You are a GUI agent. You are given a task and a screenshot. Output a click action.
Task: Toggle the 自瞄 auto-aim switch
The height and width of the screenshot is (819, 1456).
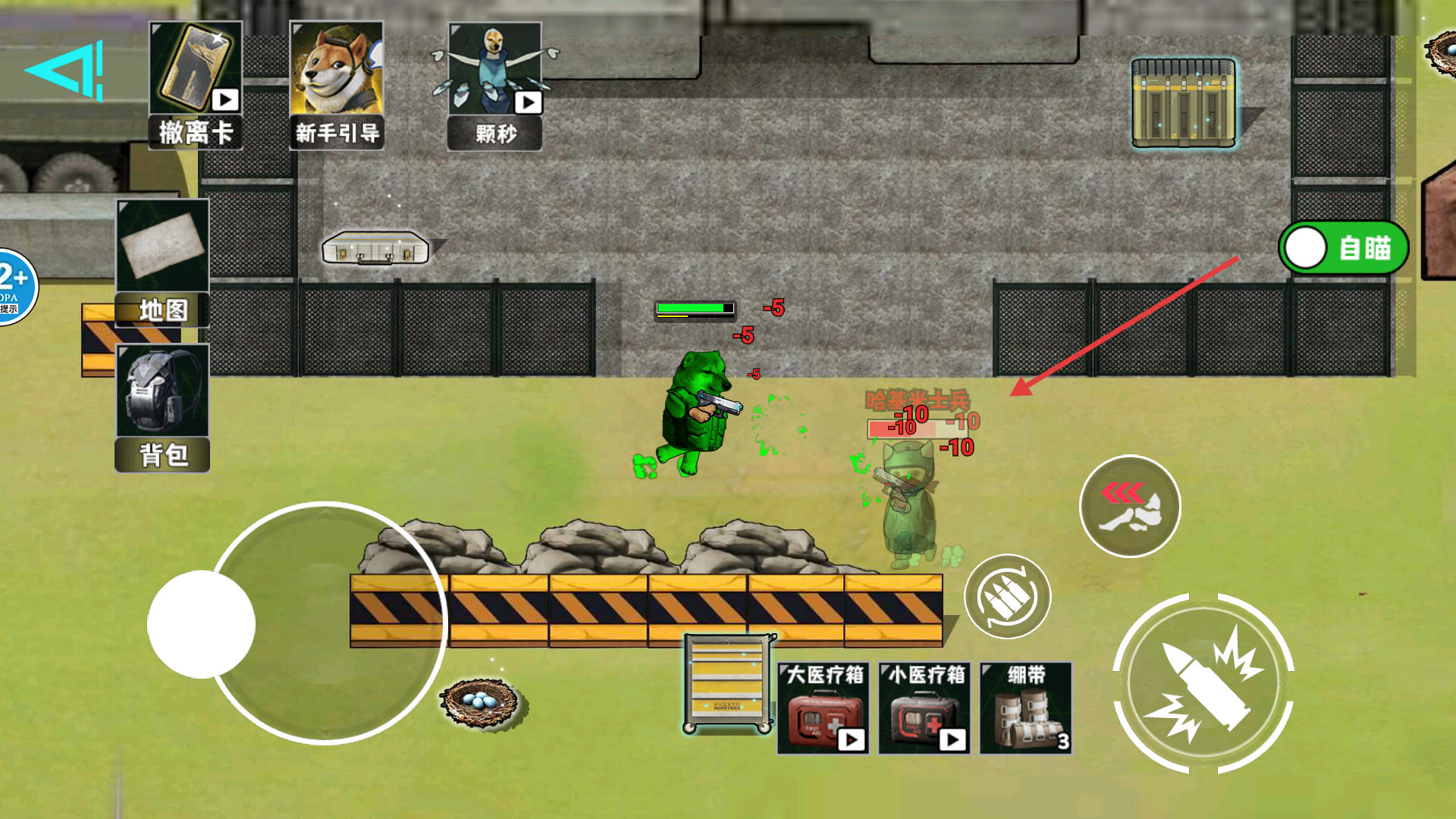pyautogui.click(x=1343, y=248)
